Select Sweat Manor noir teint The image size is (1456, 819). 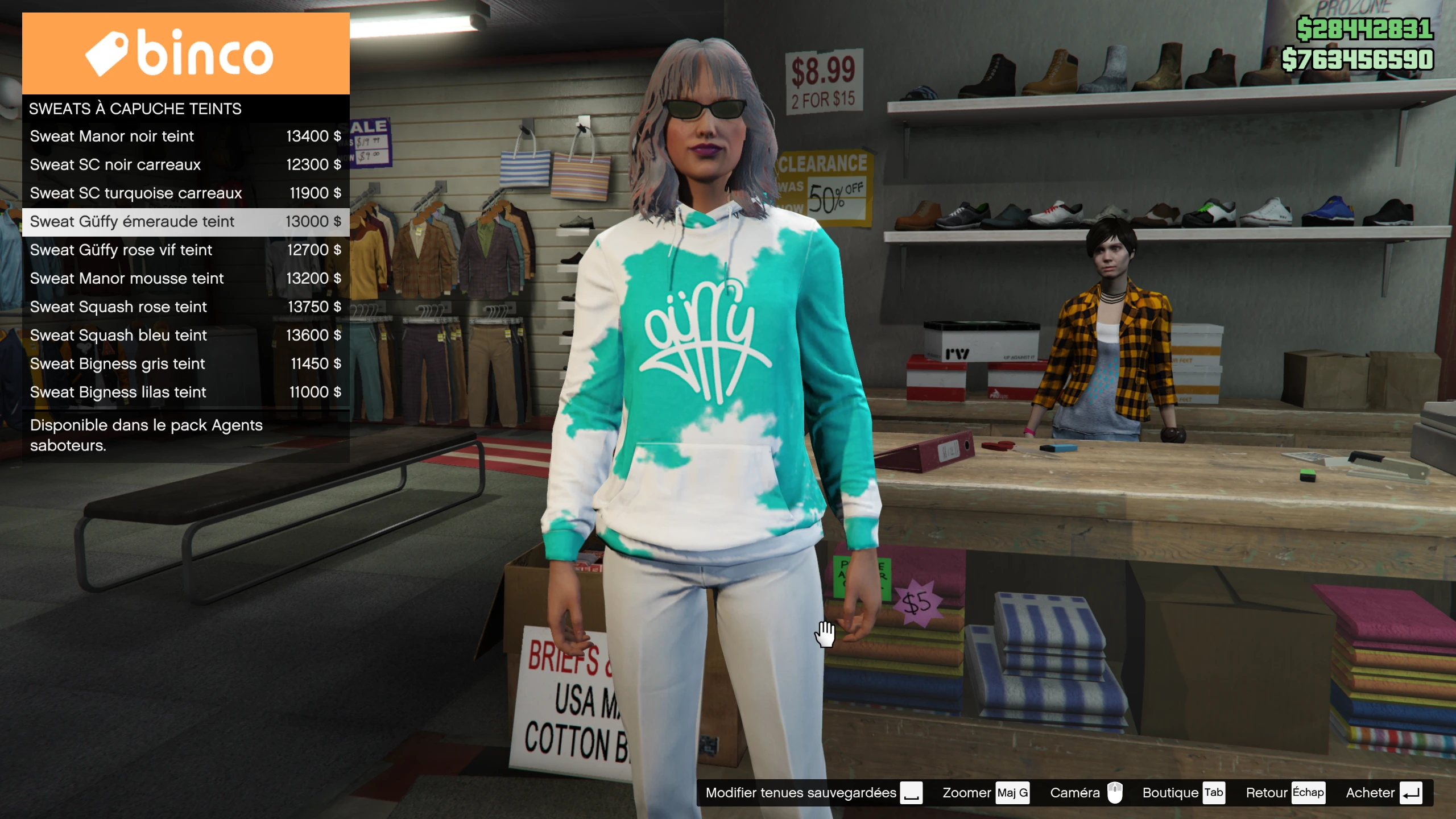(185, 136)
